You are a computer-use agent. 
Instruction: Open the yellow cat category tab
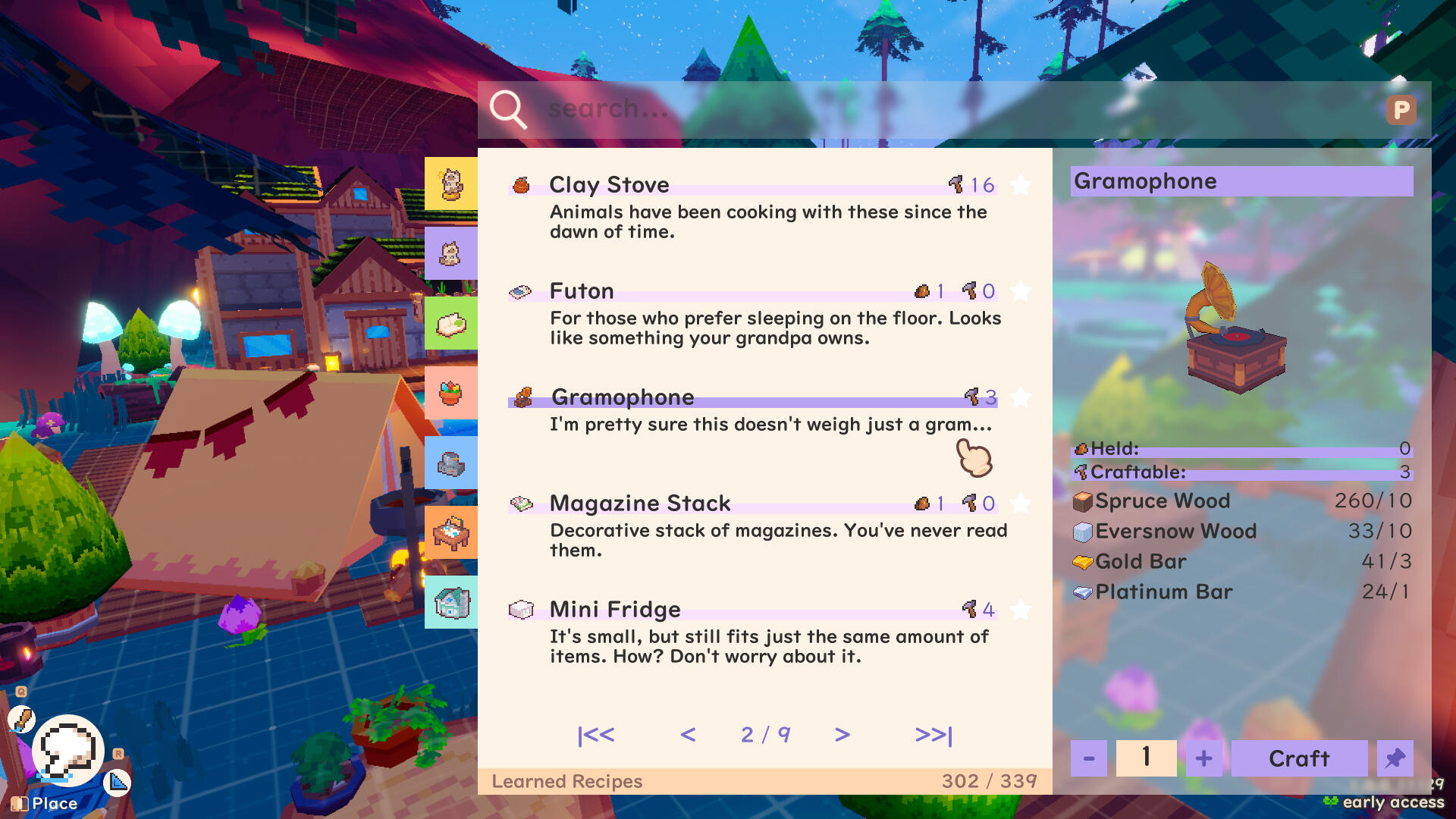(x=451, y=184)
